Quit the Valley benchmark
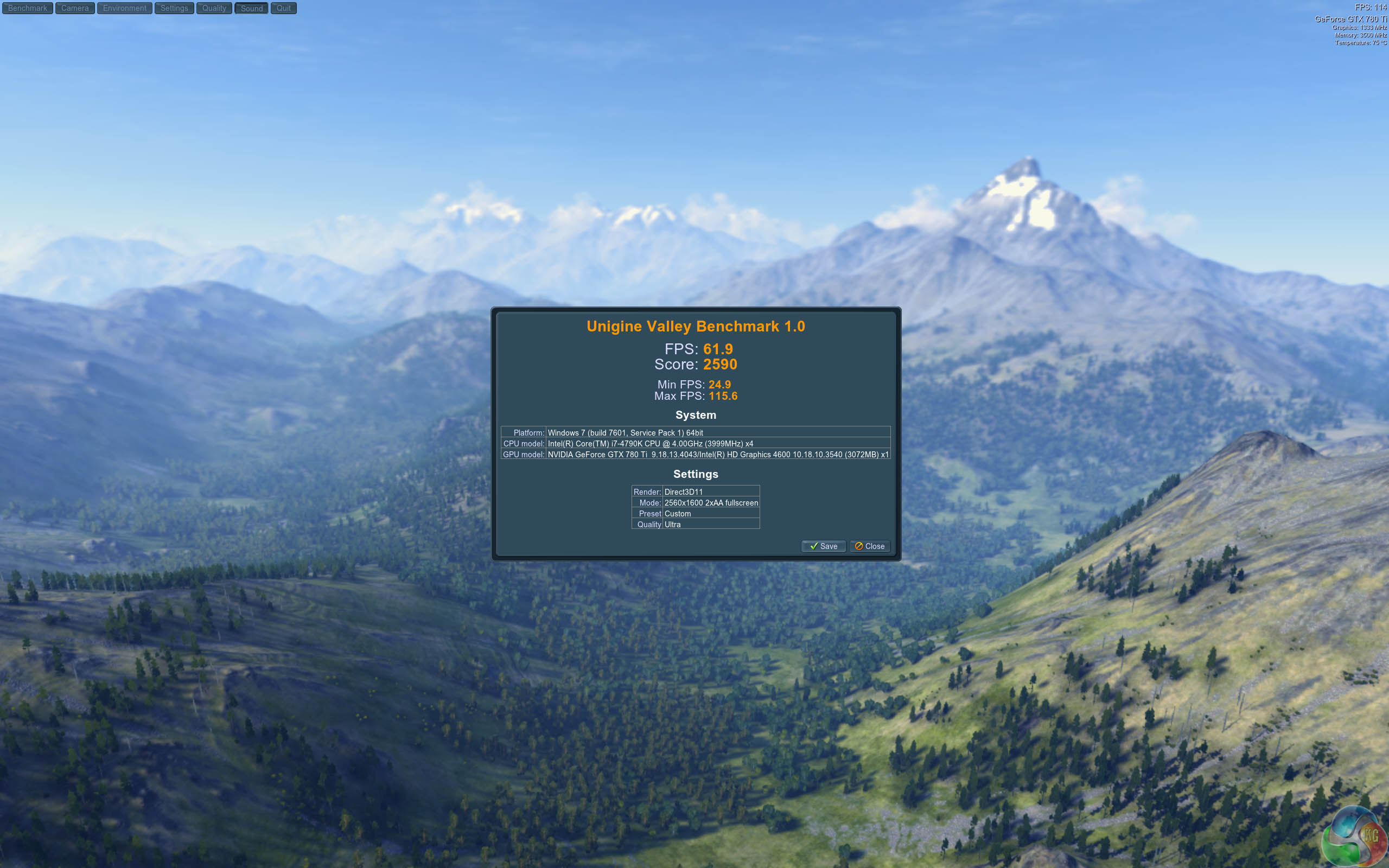The height and width of the screenshot is (868, 1389). pyautogui.click(x=284, y=8)
